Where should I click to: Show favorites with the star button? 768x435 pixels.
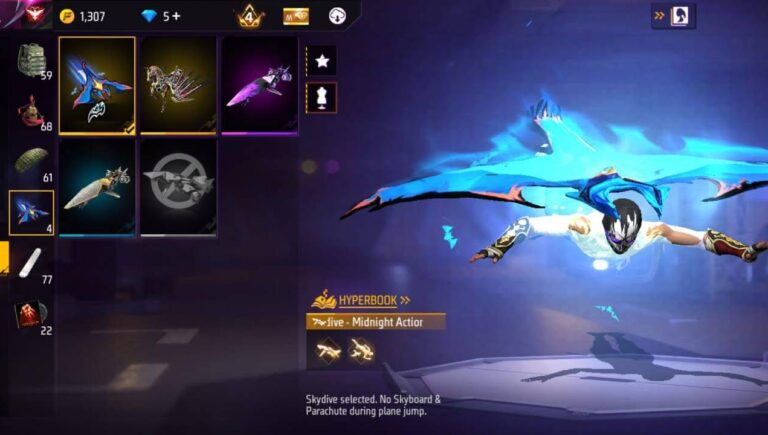pyautogui.click(x=322, y=61)
